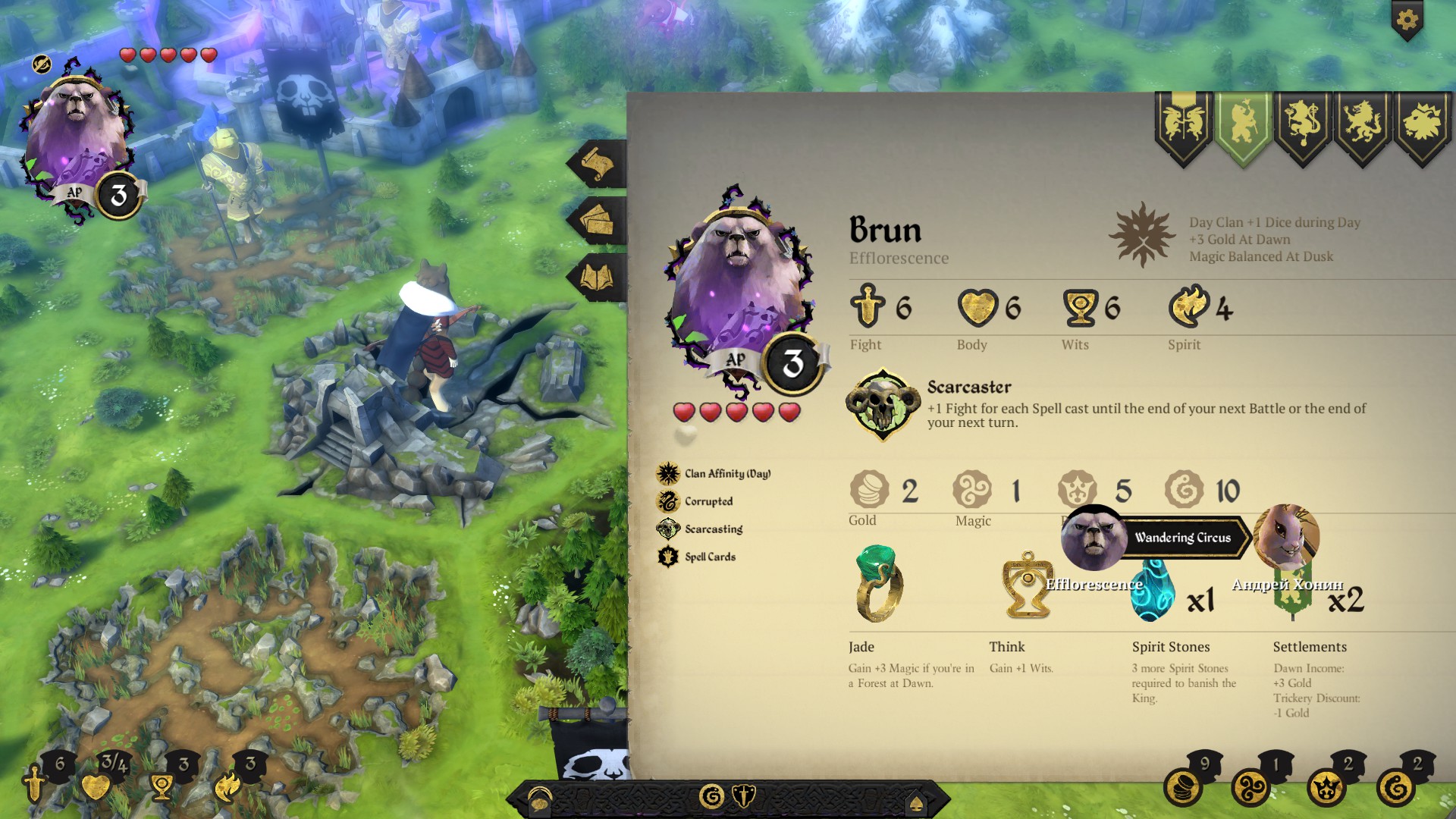1456x819 pixels.
Task: Select the bear banner tab
Action: click(1243, 125)
